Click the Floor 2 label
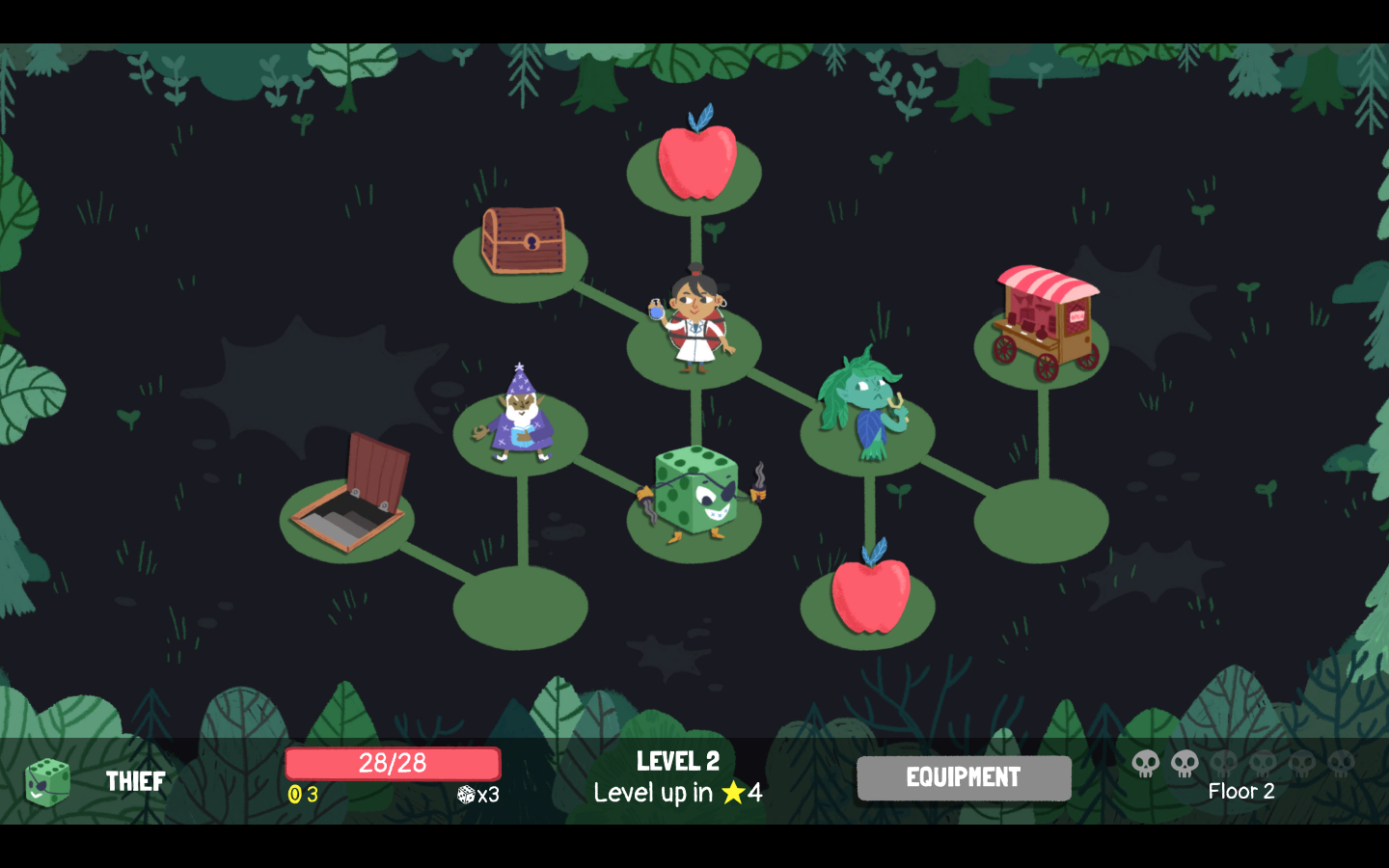 point(1241,792)
